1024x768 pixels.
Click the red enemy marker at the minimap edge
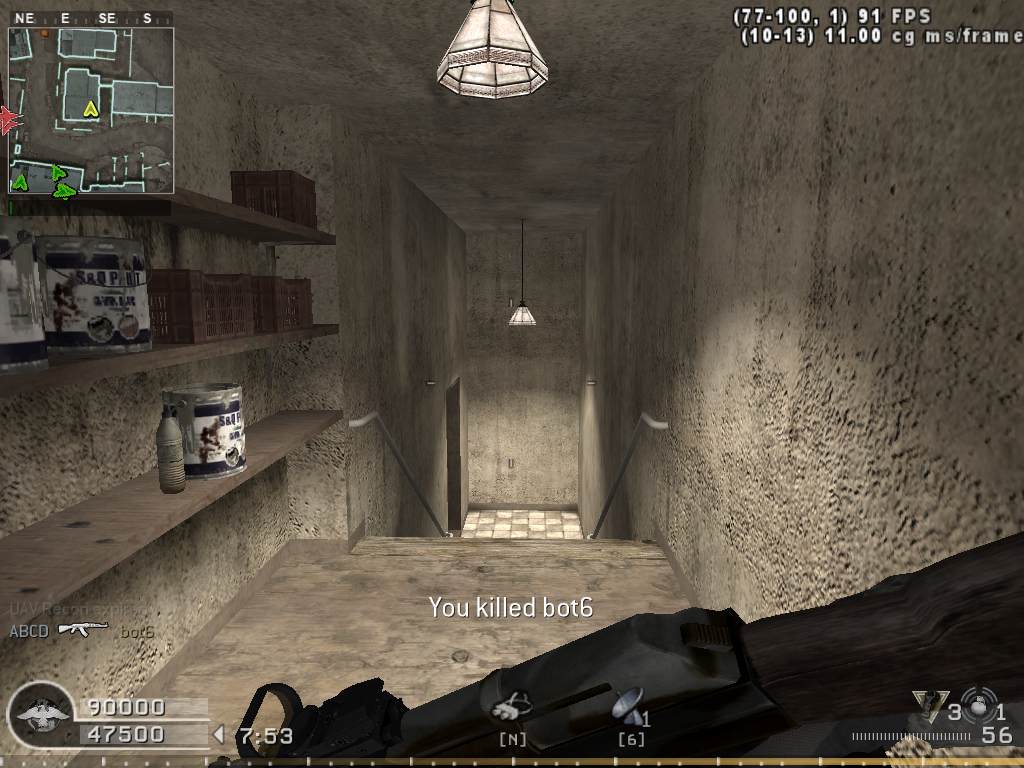coord(10,120)
